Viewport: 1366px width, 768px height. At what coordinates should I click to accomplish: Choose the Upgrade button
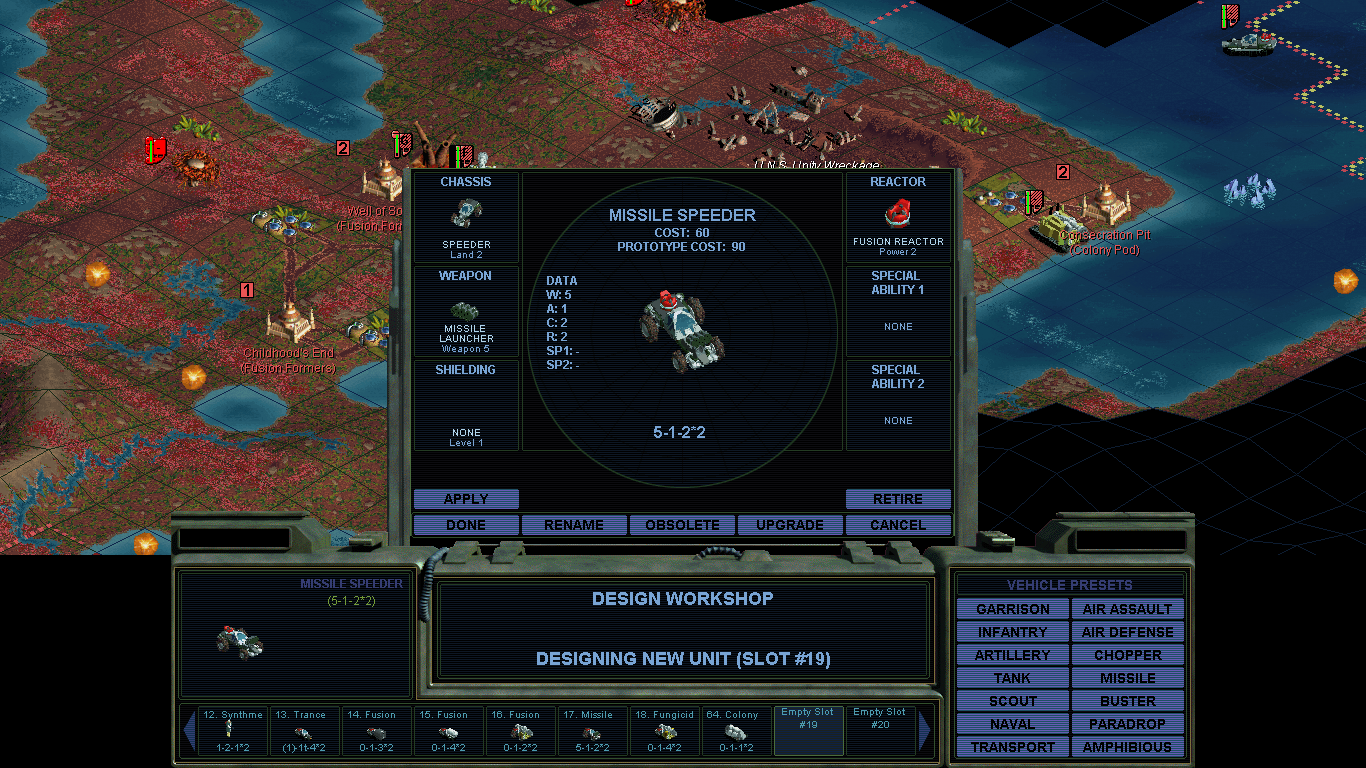(x=790, y=525)
